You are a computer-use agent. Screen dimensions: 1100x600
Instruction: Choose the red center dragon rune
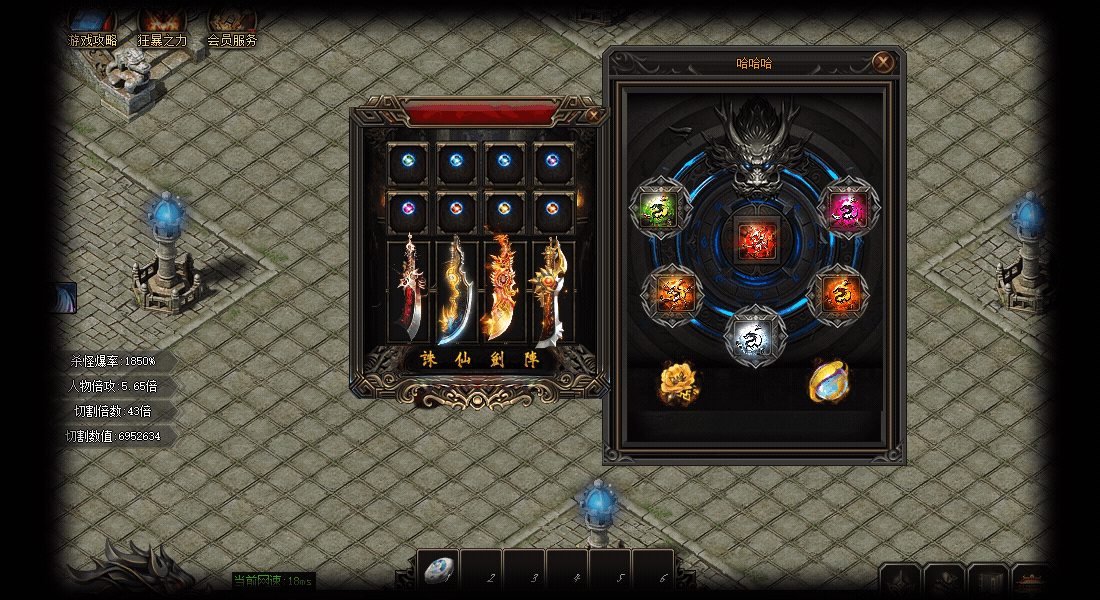[755, 240]
